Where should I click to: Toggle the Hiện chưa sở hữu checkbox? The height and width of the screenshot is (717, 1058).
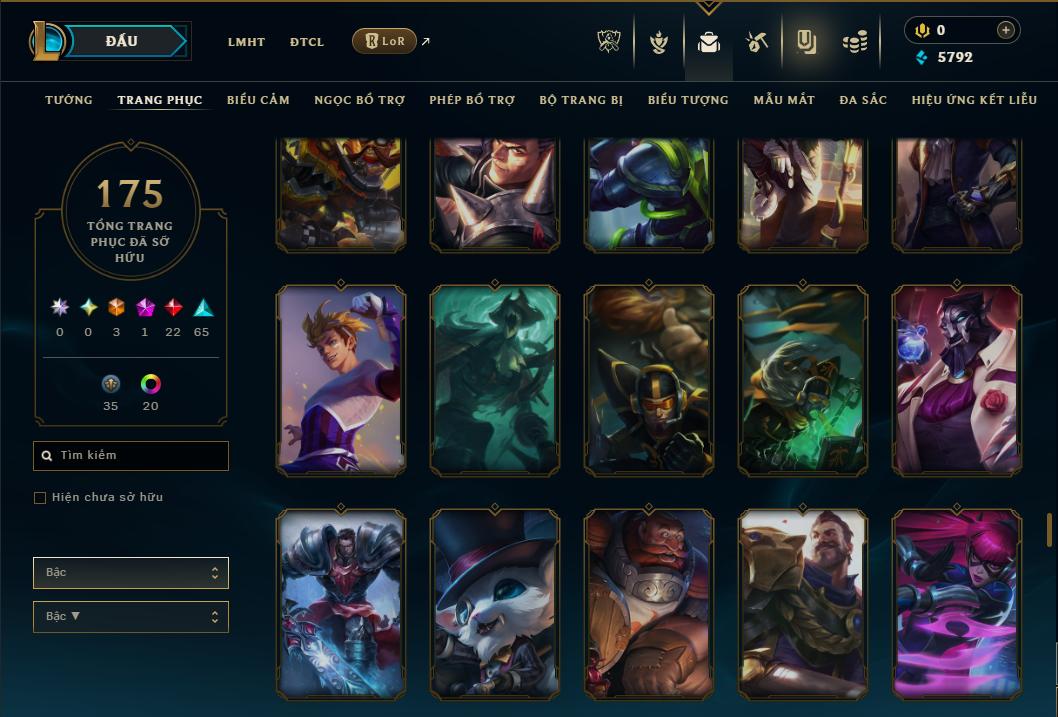pos(40,498)
